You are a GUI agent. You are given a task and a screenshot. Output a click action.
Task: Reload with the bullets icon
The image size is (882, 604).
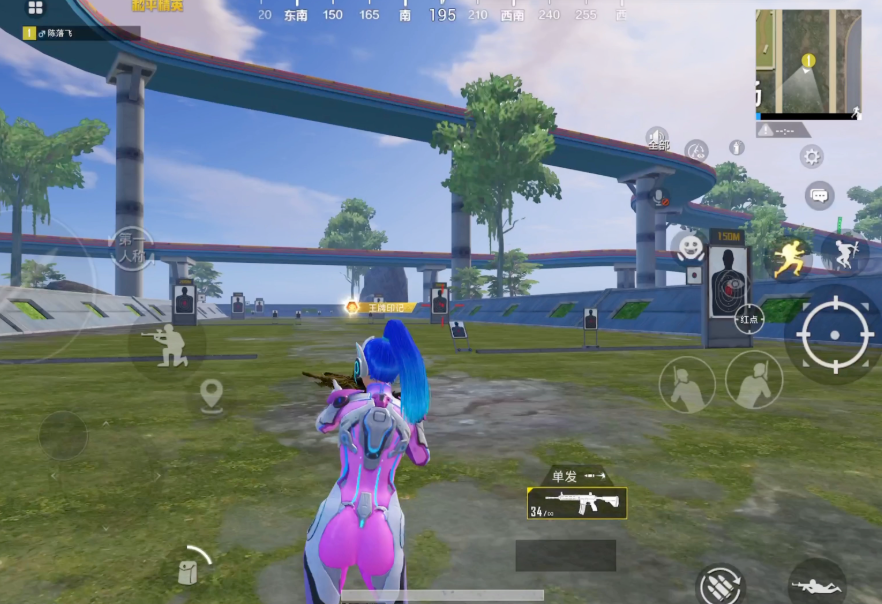pyautogui.click(x=720, y=584)
